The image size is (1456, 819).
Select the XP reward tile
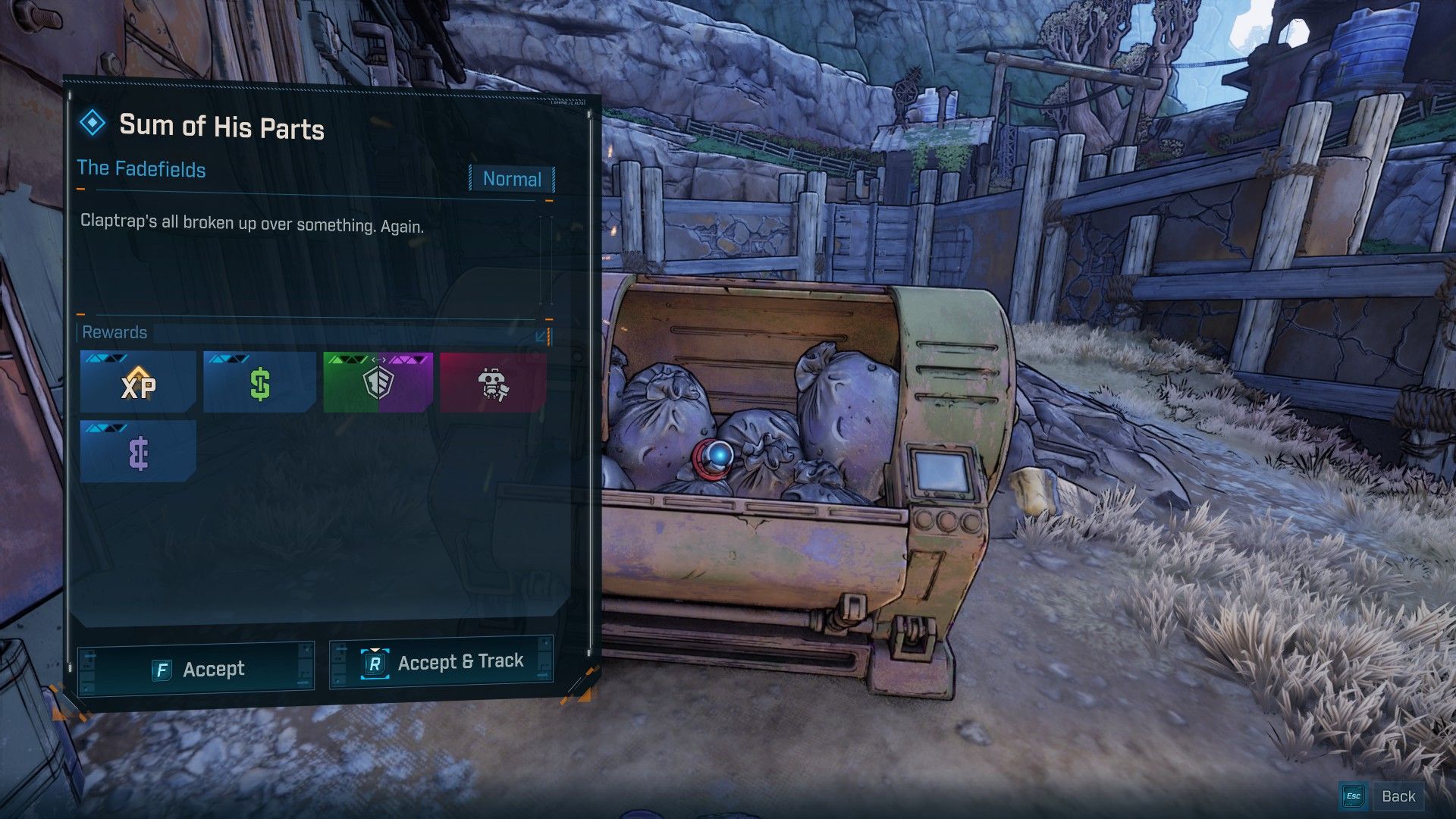[138, 383]
